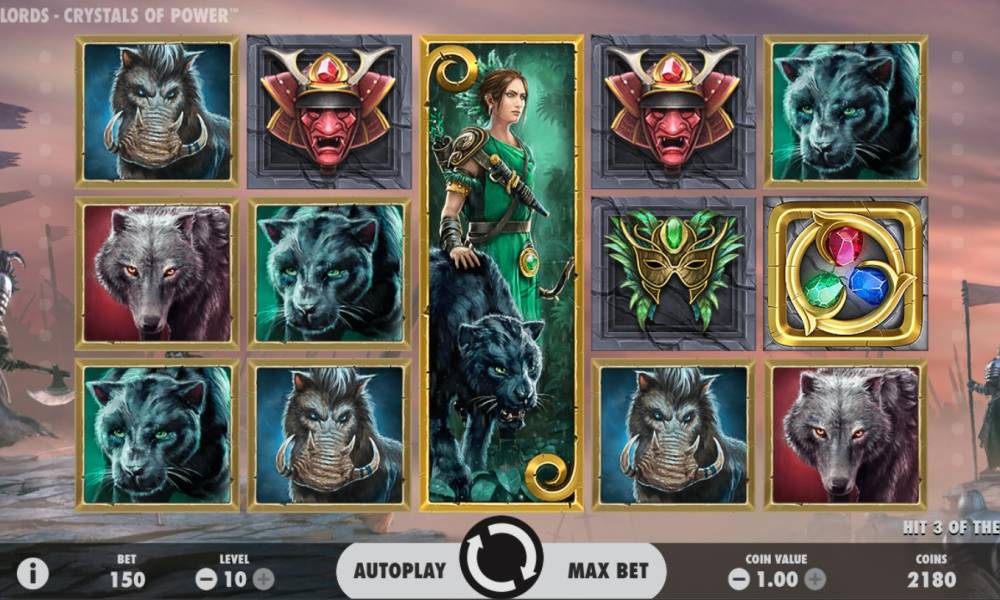Open the info paytable icon
Image resolution: width=1000 pixels, height=600 pixels.
[x=33, y=573]
